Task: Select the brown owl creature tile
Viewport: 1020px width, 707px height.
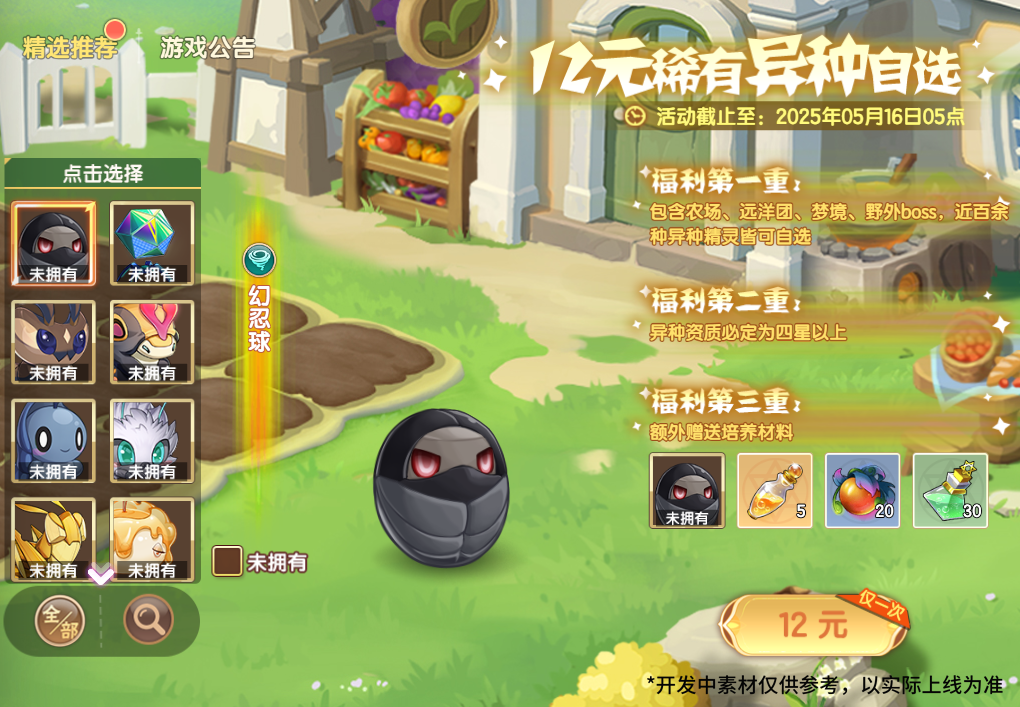Action: pos(54,341)
